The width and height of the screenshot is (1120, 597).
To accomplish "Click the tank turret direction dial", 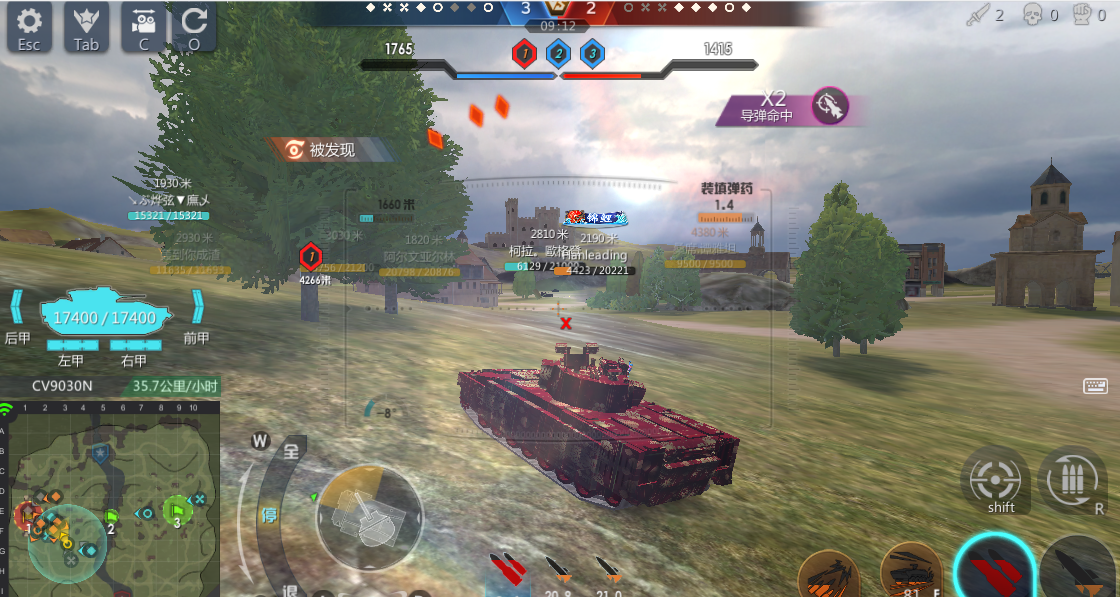I will [x=369, y=517].
